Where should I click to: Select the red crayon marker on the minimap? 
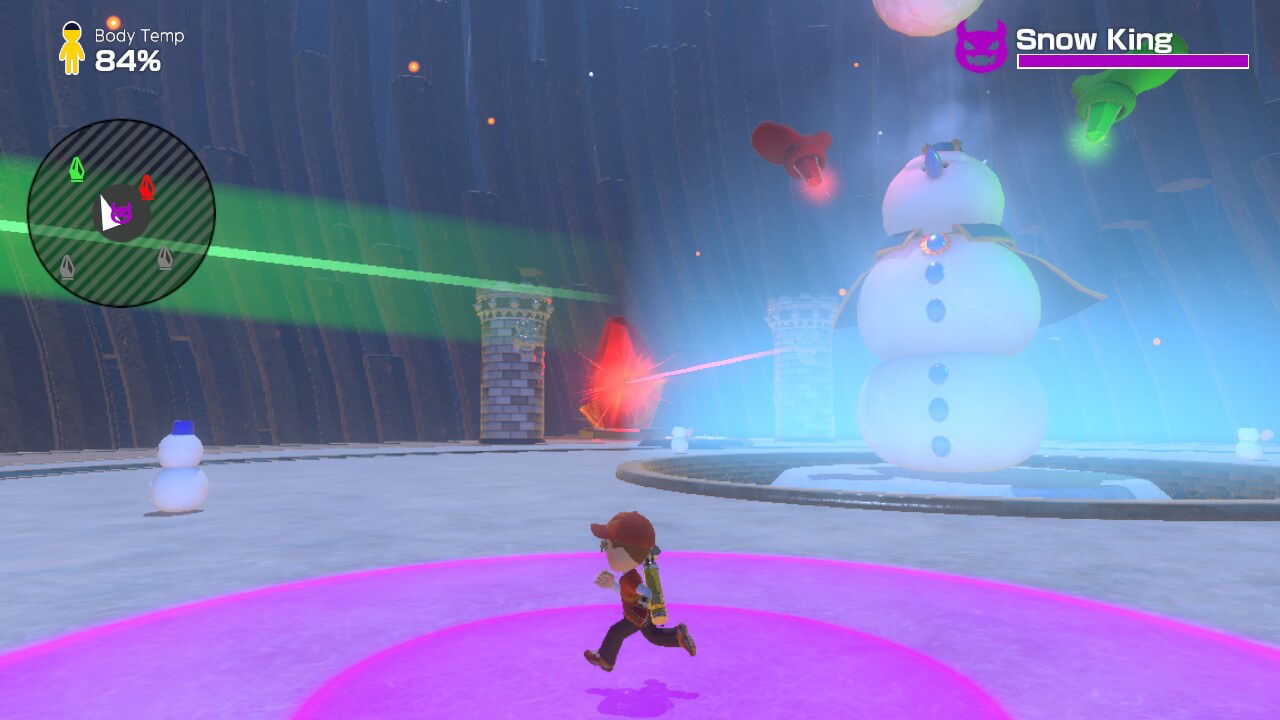148,184
